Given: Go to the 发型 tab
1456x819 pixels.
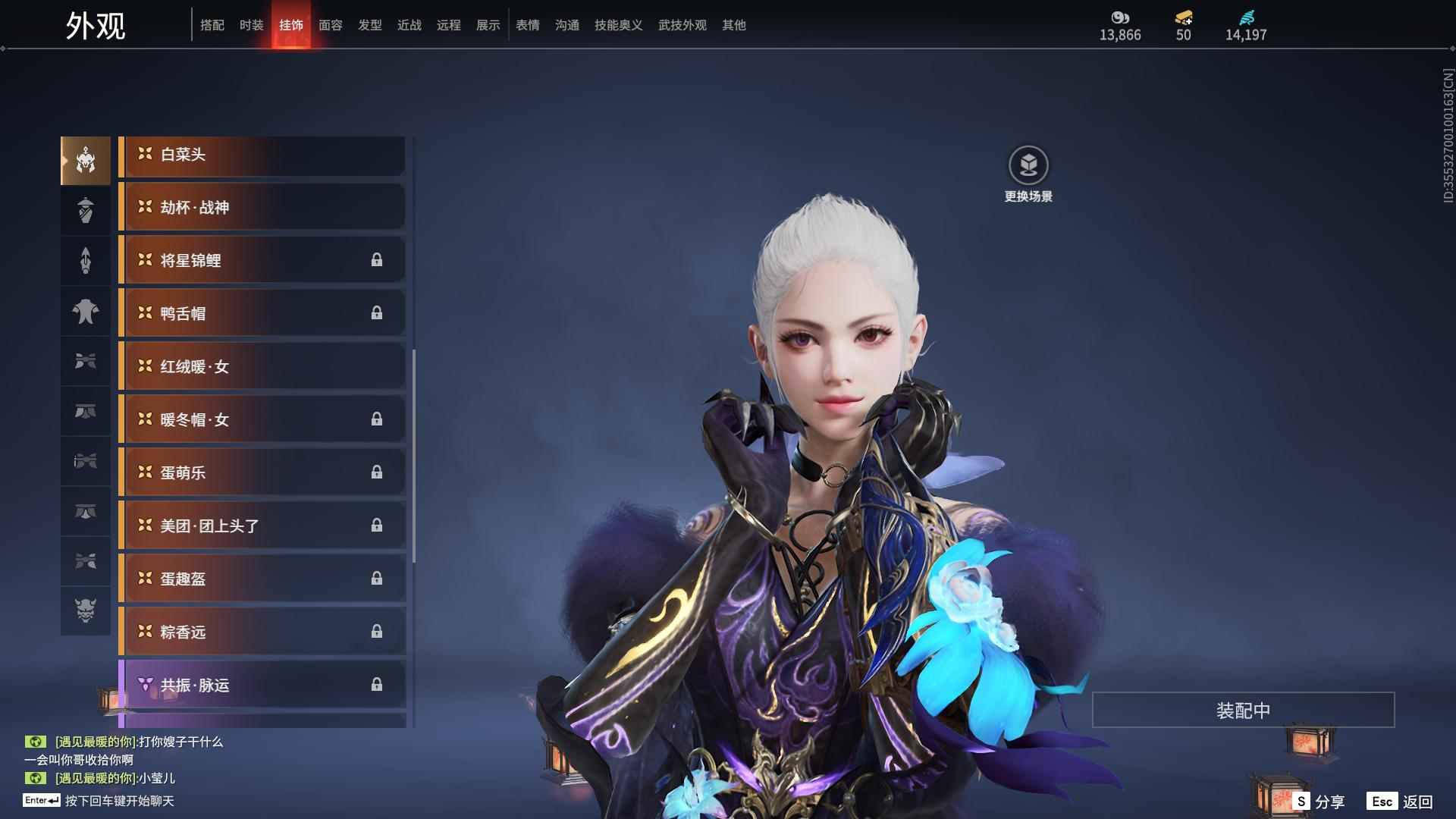Looking at the screenshot, I should coord(369,25).
